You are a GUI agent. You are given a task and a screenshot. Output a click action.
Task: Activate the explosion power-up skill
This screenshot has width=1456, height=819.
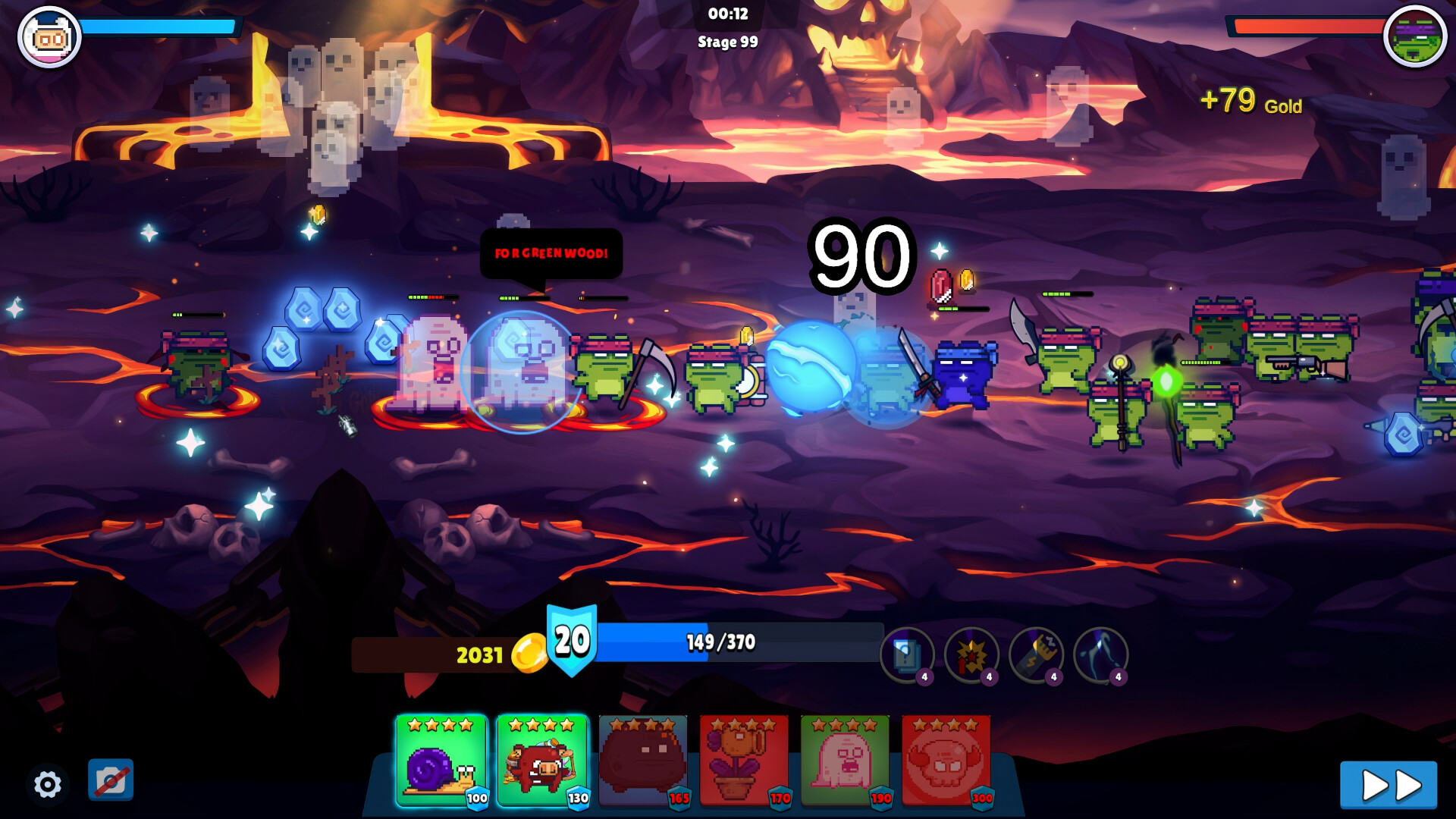(x=971, y=655)
